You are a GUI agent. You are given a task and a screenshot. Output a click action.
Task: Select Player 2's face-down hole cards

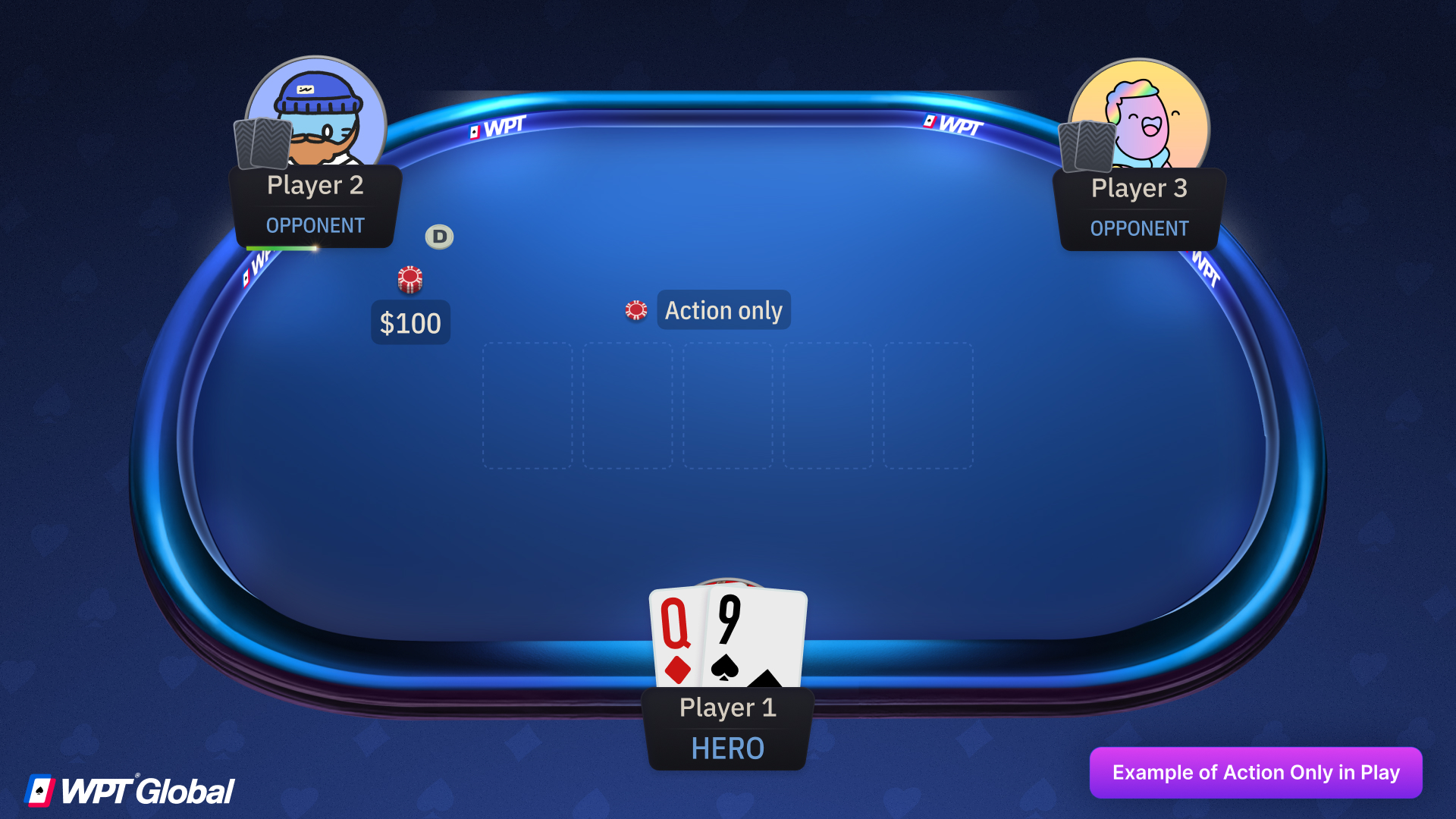tap(264, 144)
